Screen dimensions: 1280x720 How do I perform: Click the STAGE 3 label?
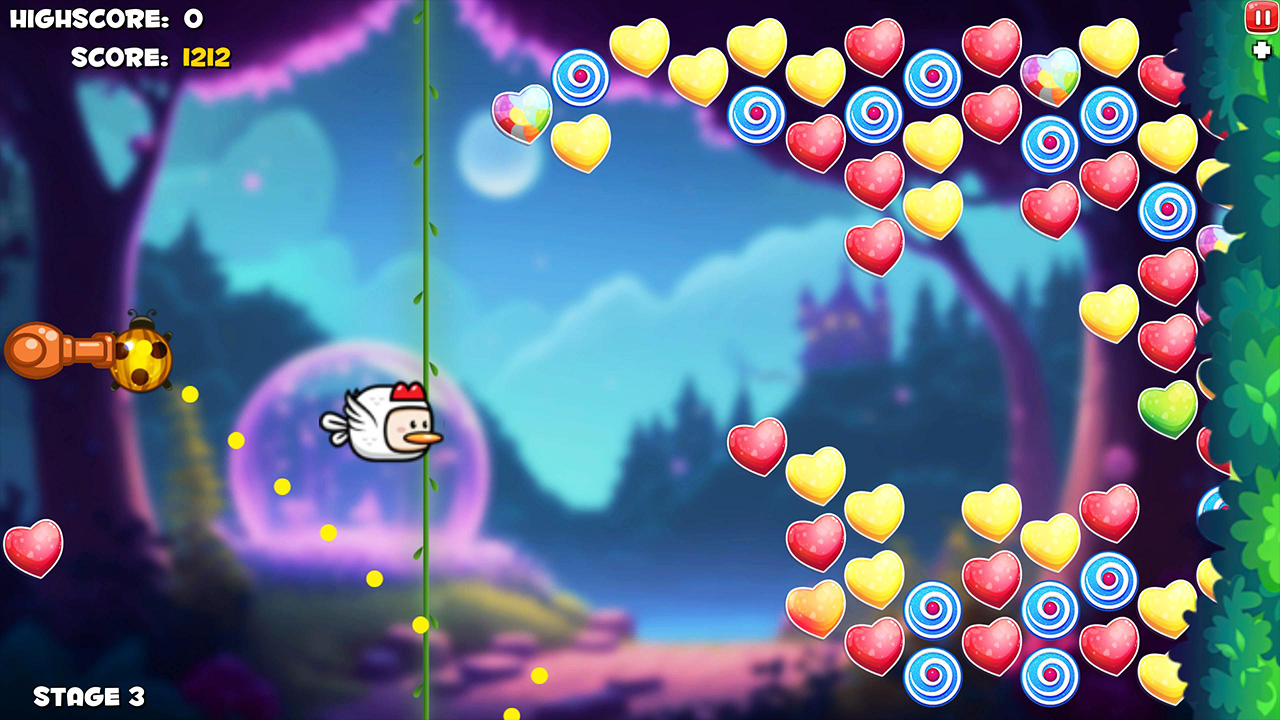[x=90, y=696]
